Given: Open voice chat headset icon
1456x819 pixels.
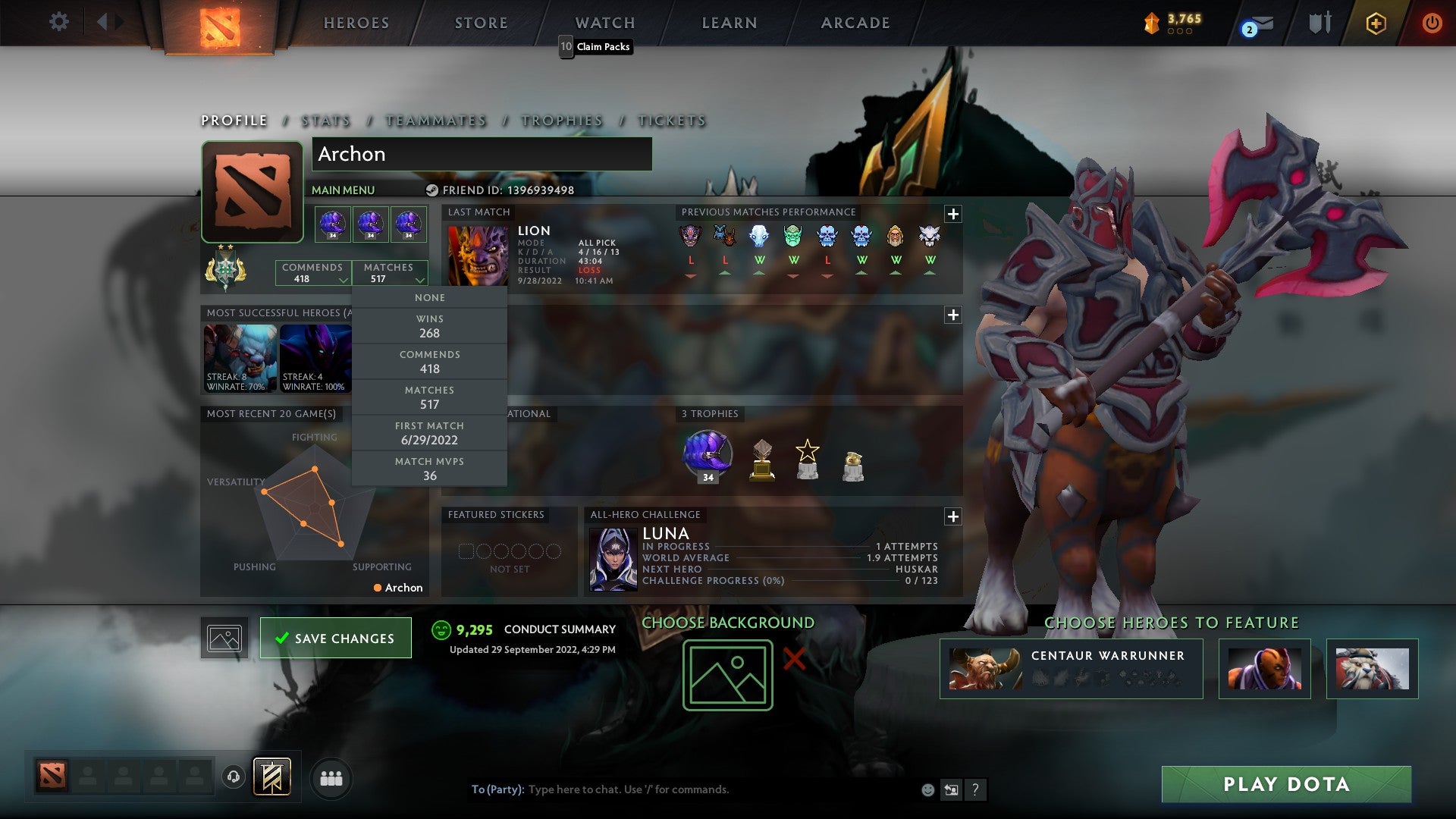Looking at the screenshot, I should tap(234, 778).
